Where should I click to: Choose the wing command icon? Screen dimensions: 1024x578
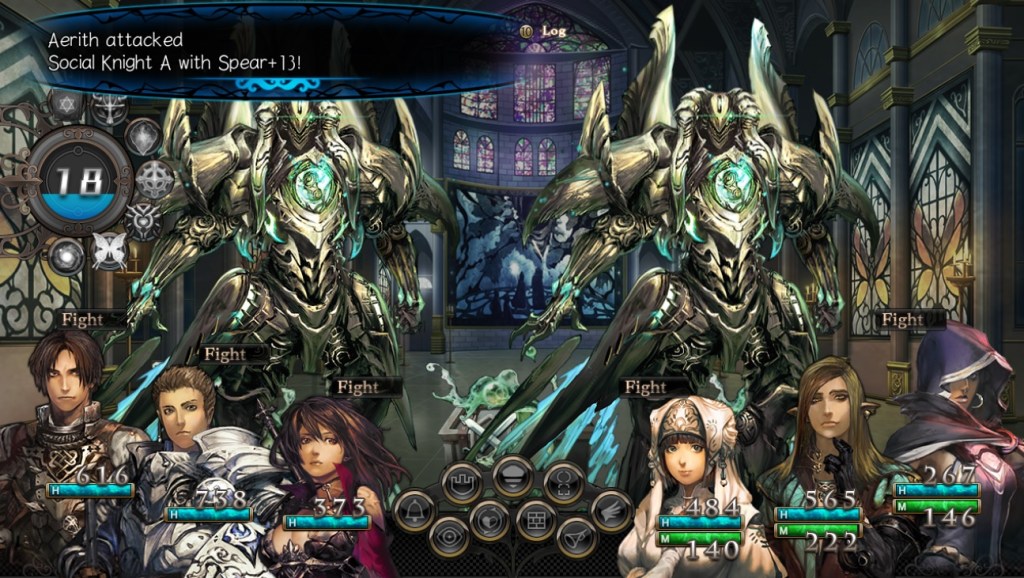610,510
